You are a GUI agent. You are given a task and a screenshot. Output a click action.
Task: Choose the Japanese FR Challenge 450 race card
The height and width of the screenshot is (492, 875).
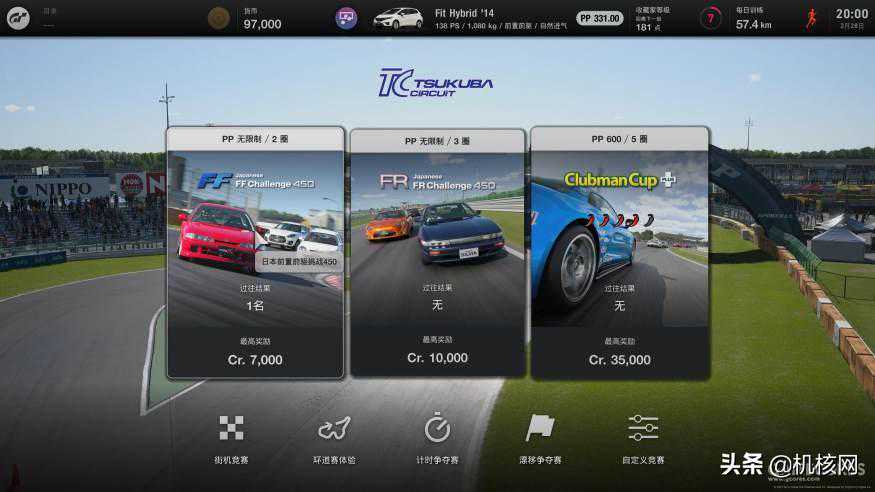pyautogui.click(x=437, y=254)
